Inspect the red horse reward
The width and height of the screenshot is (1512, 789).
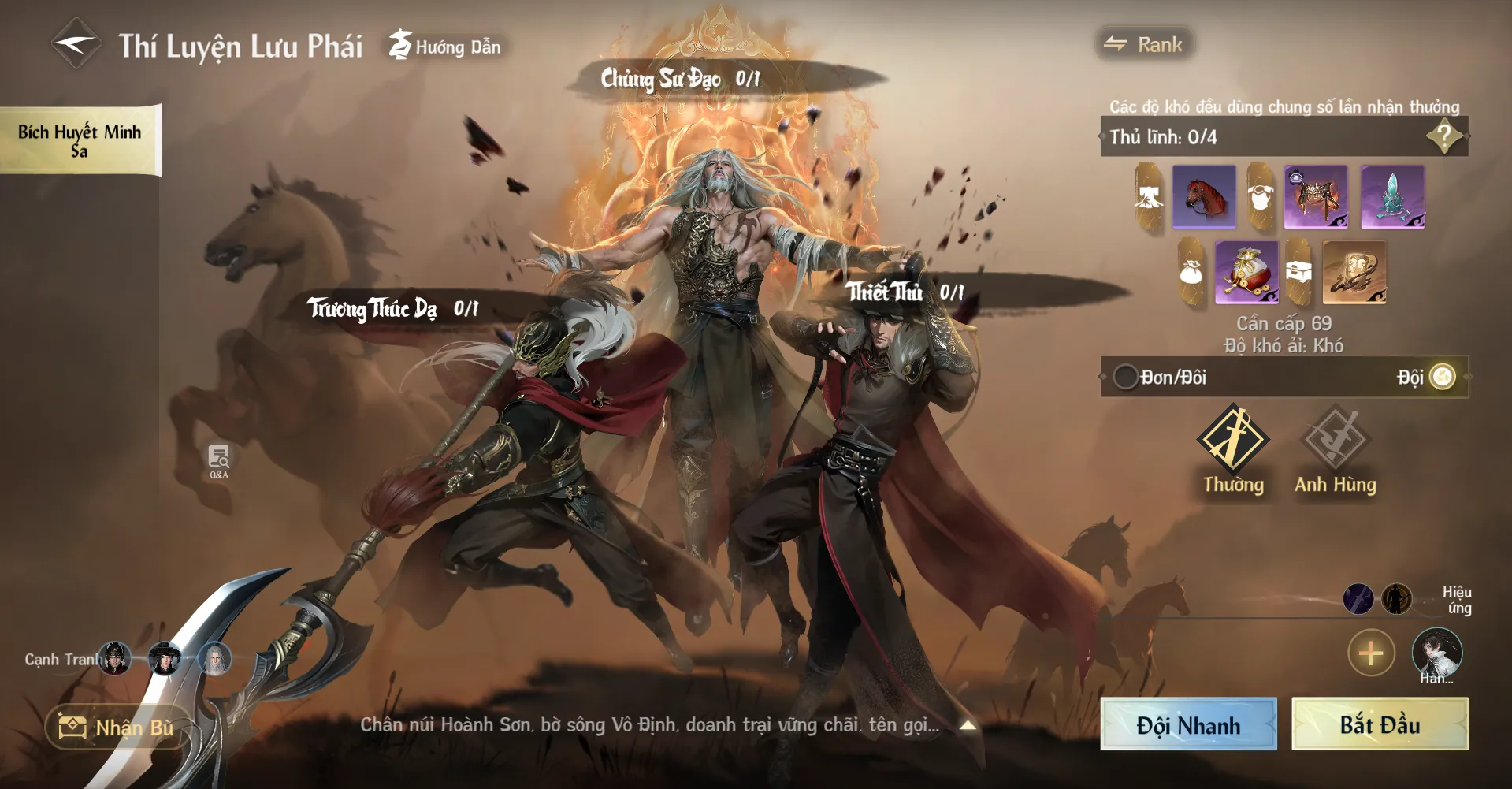point(1203,197)
